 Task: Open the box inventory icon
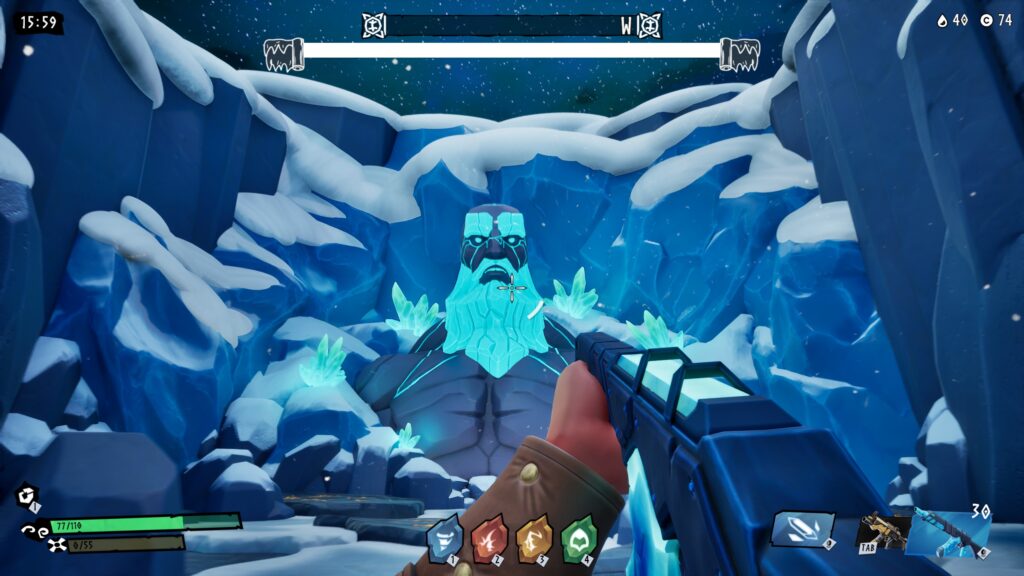click(27, 495)
